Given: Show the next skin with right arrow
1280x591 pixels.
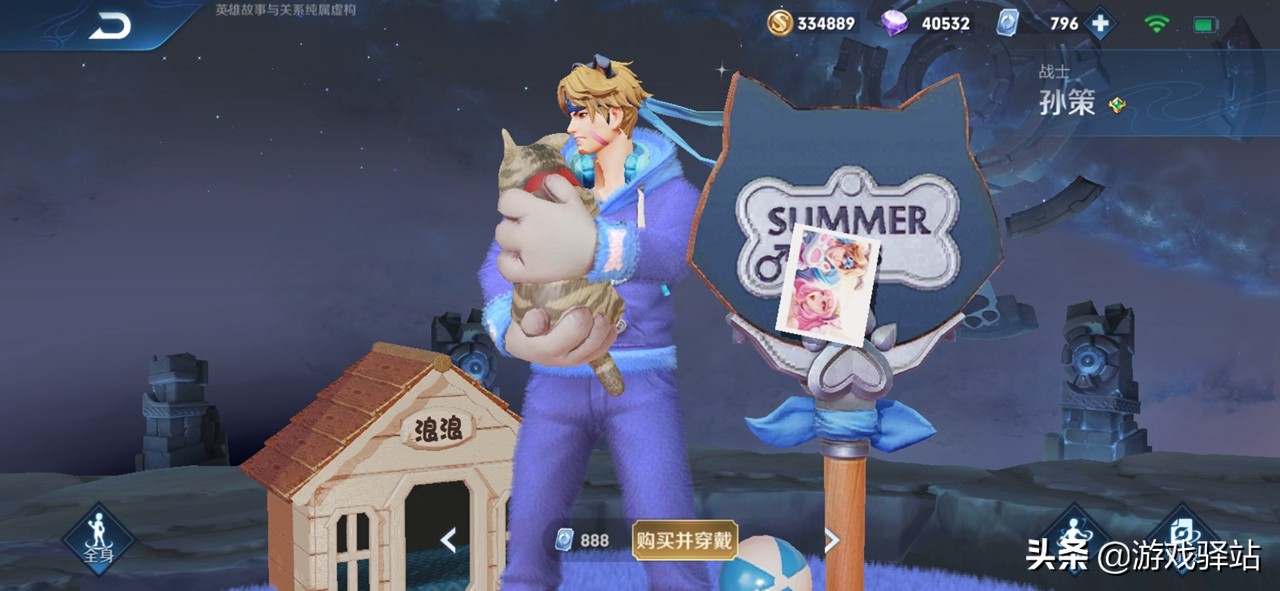Looking at the screenshot, I should (831, 540).
